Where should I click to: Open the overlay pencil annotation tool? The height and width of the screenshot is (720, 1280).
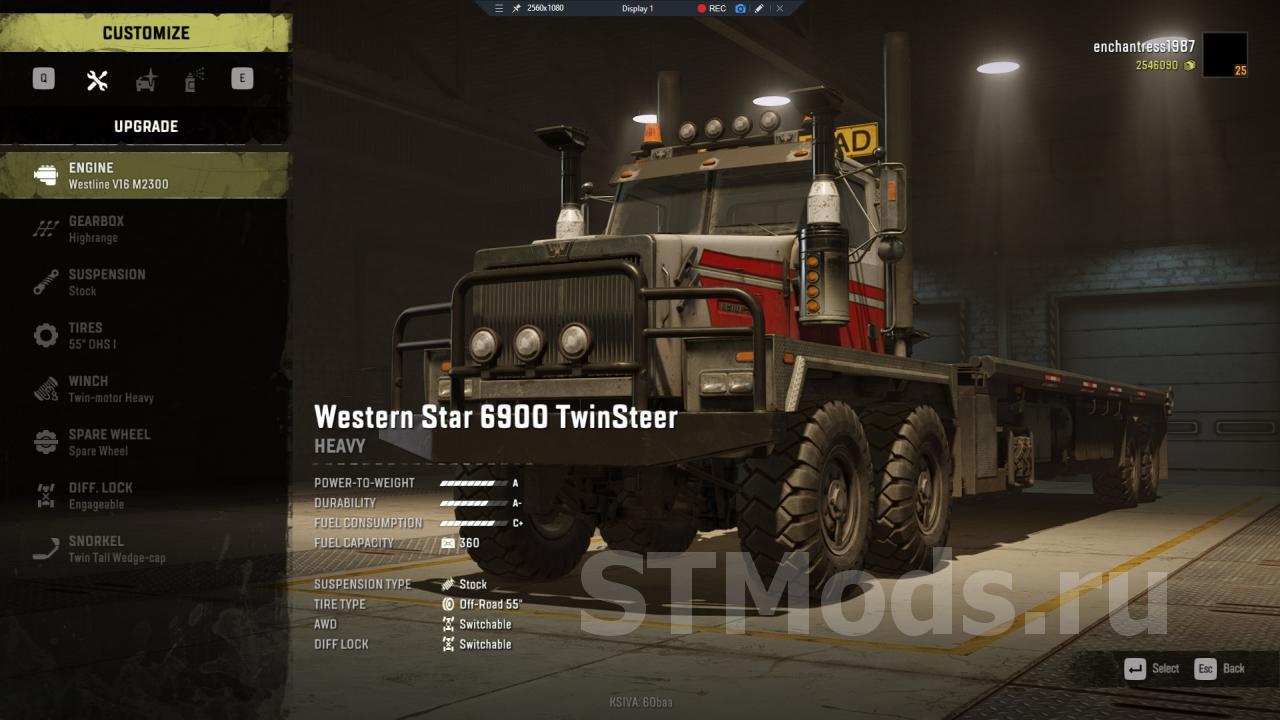pyautogui.click(x=759, y=8)
